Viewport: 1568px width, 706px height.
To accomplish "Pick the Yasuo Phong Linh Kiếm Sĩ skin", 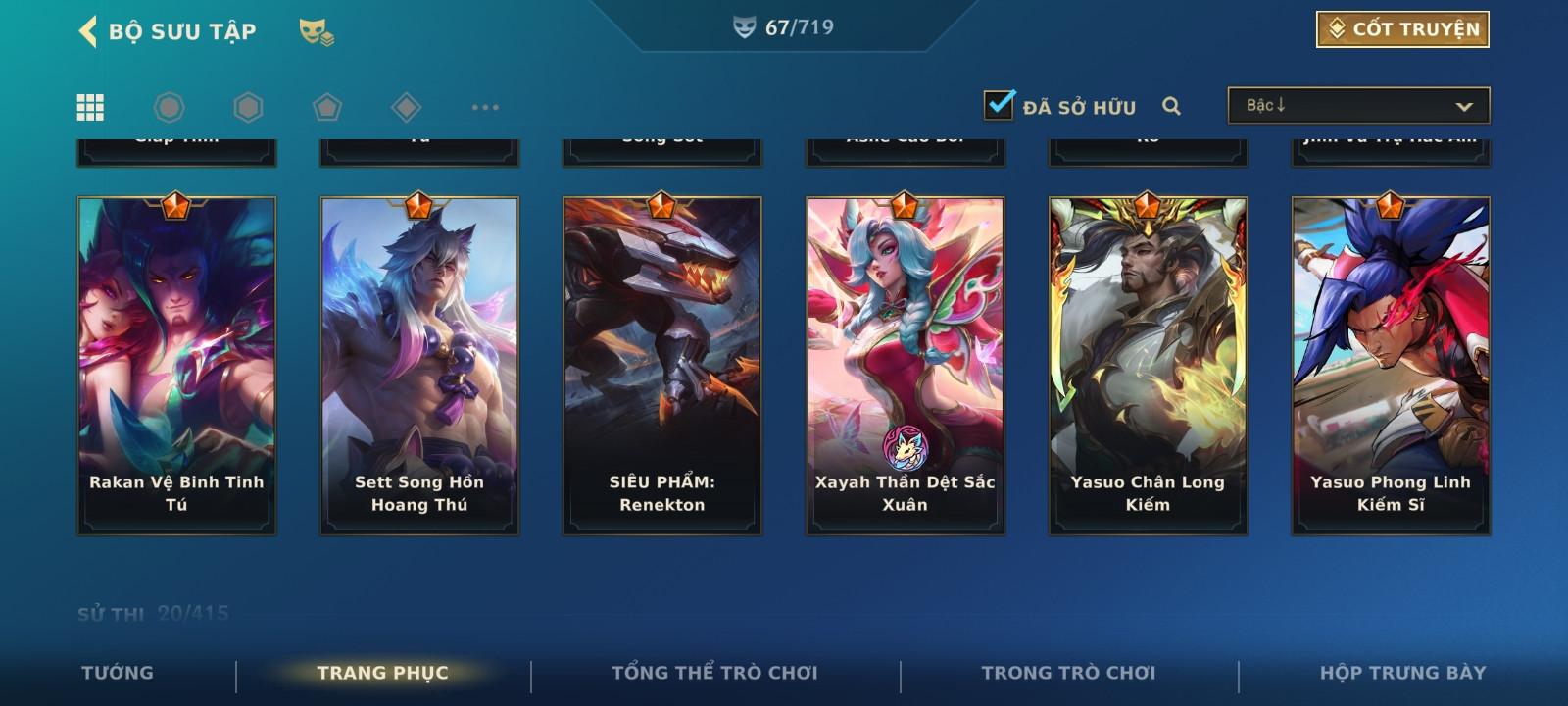I will click(x=1391, y=366).
